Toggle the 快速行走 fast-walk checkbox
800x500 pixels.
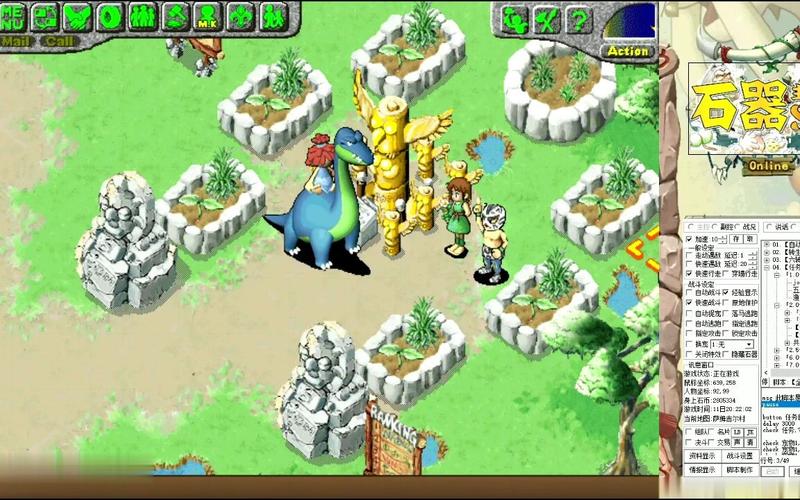pyautogui.click(x=690, y=273)
